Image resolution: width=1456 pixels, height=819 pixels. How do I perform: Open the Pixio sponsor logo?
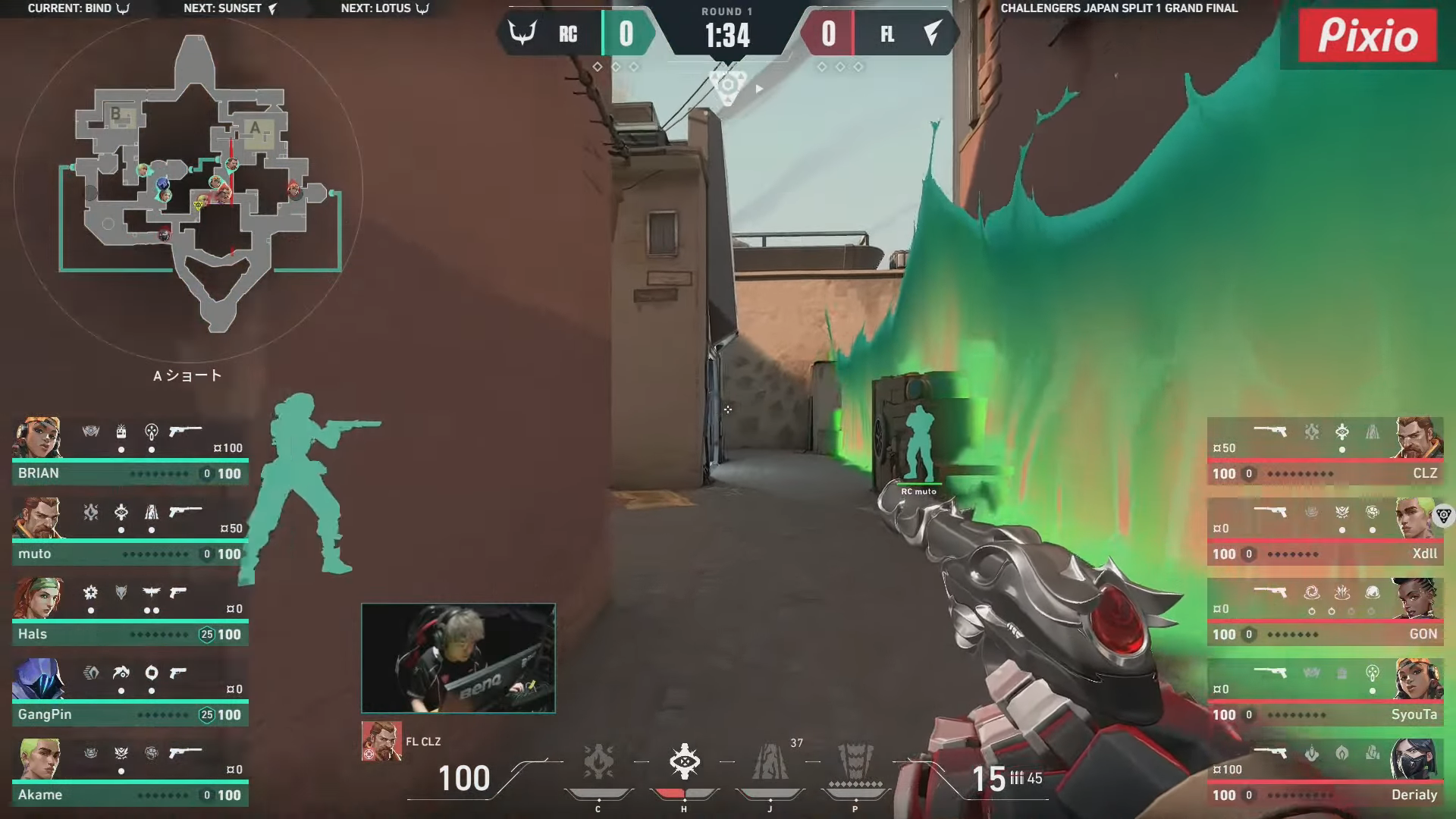pos(1367,36)
